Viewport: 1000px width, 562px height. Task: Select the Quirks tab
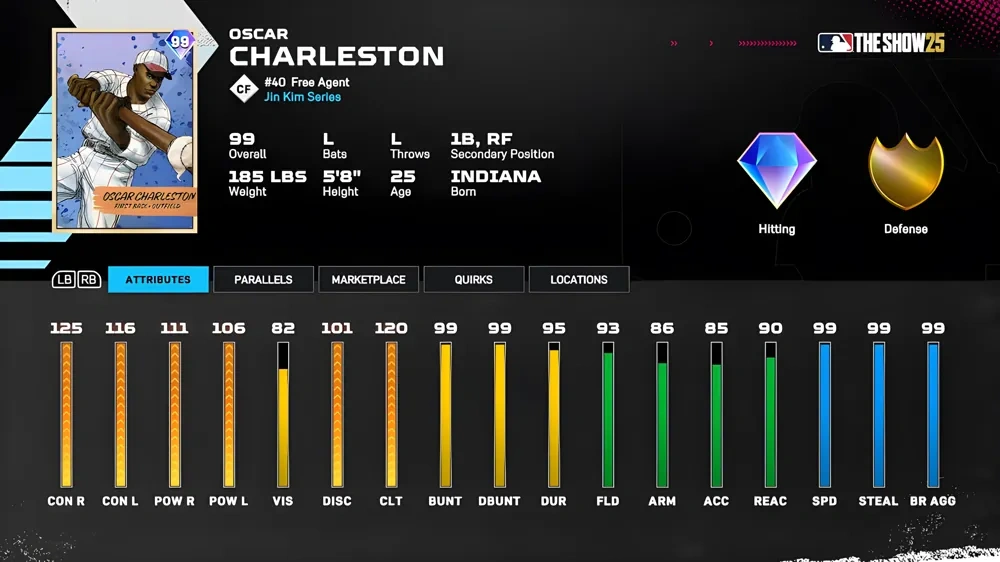473,280
